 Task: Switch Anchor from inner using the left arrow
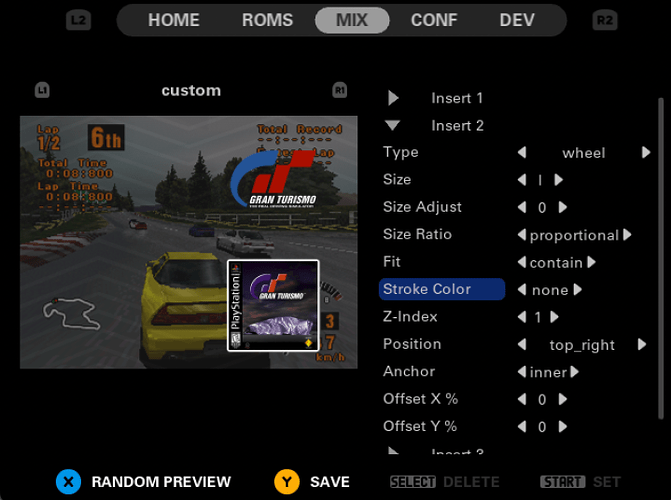[x=521, y=373]
